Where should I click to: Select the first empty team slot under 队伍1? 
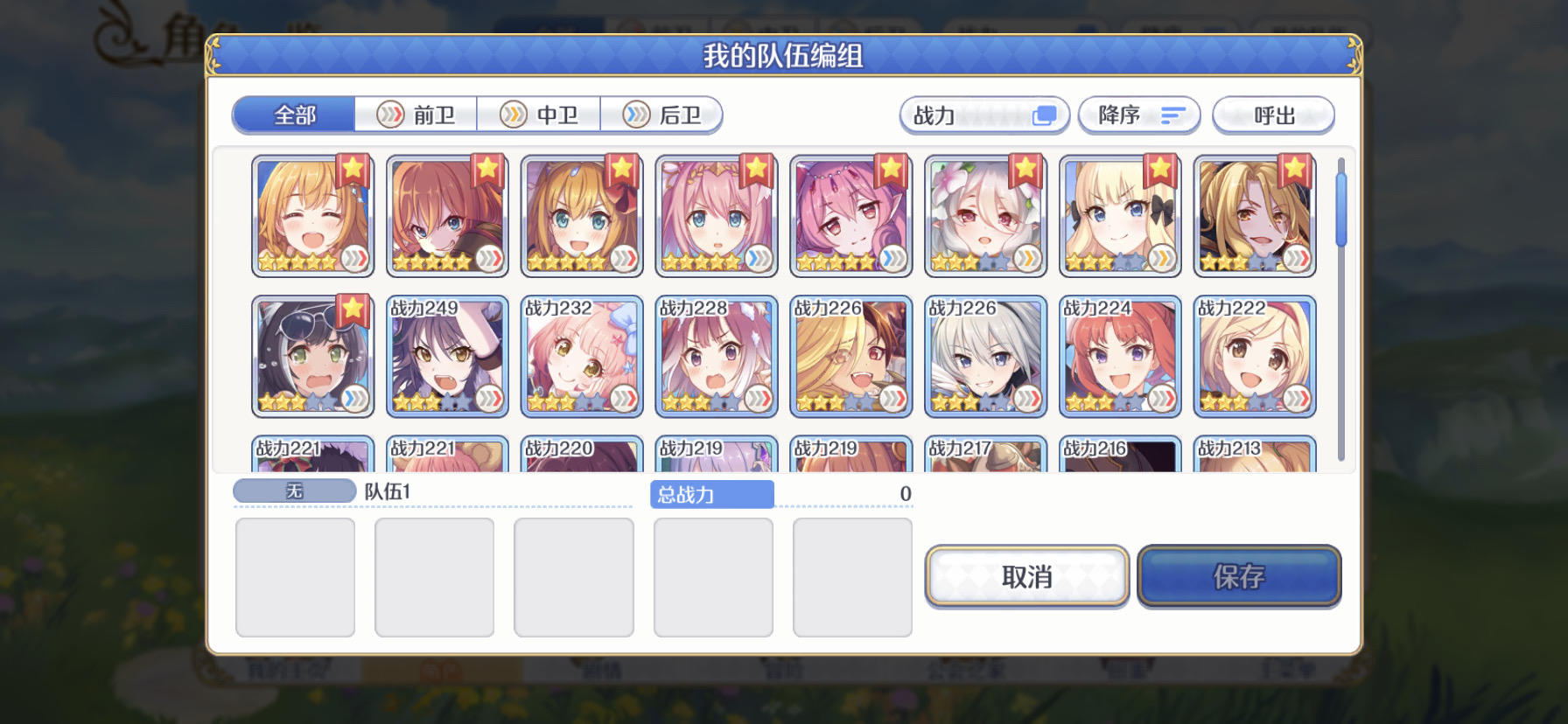pos(294,575)
